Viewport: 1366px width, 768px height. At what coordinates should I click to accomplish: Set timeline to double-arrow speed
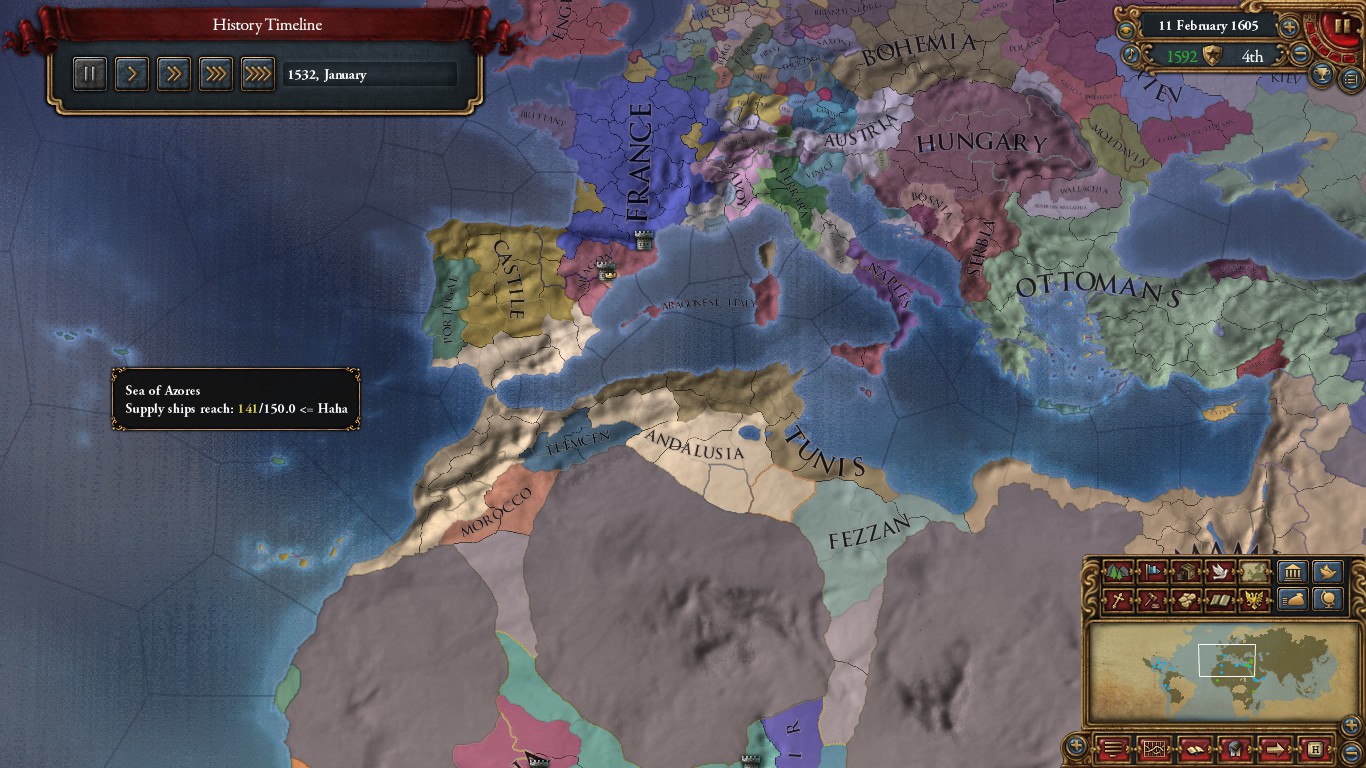point(174,74)
